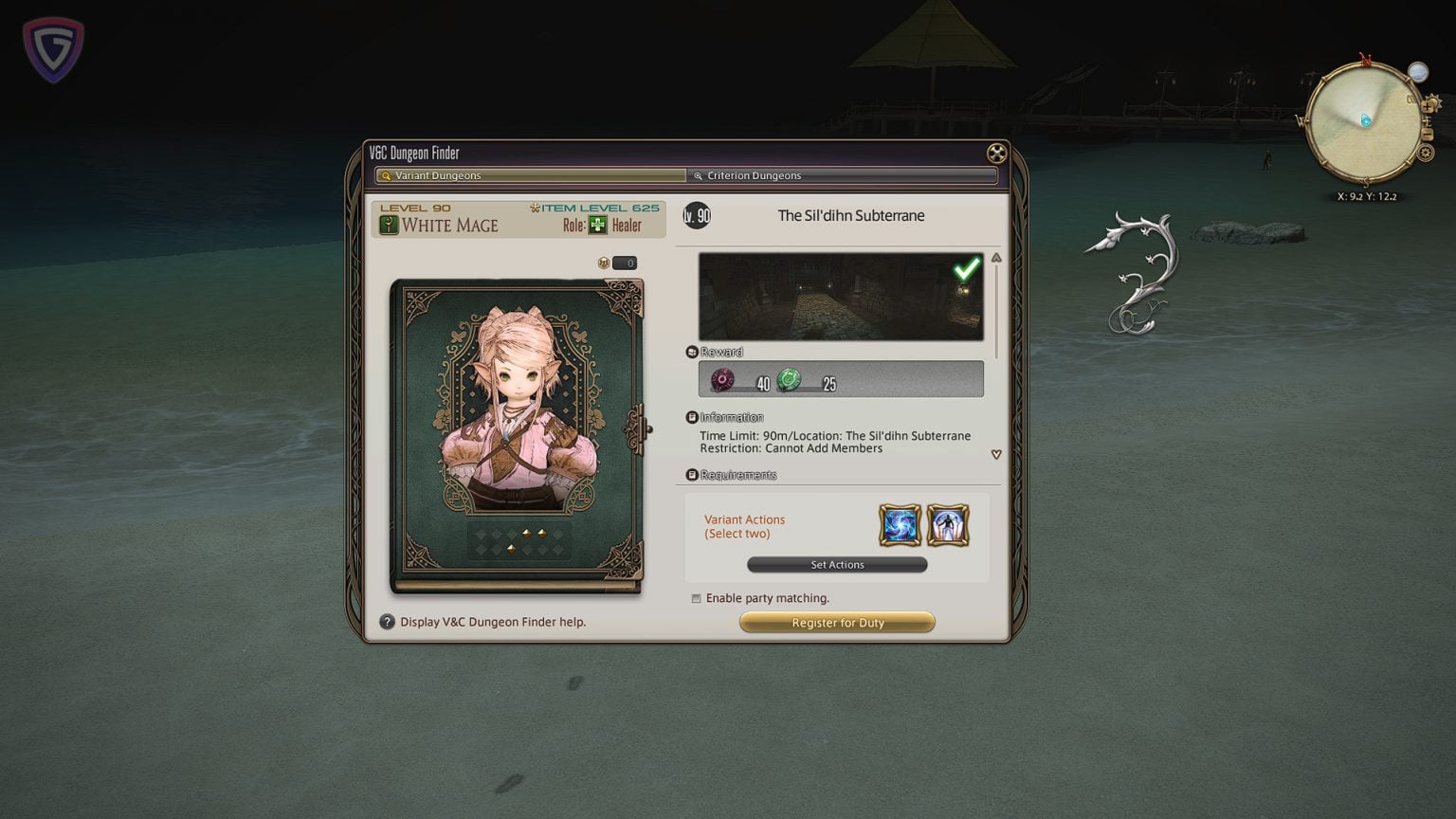Click the help question mark icon

click(x=387, y=622)
